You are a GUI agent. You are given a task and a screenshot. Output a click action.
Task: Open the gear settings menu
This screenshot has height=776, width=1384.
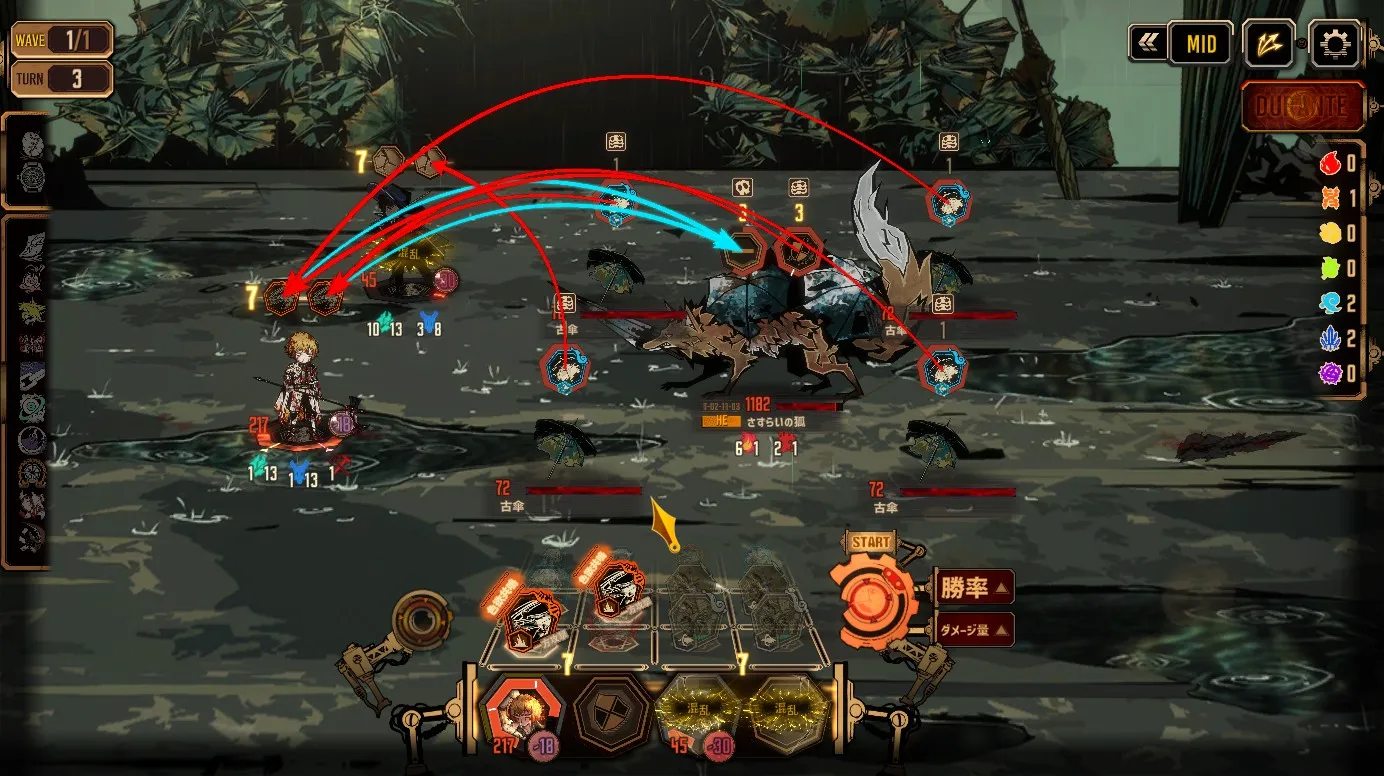[1335, 44]
